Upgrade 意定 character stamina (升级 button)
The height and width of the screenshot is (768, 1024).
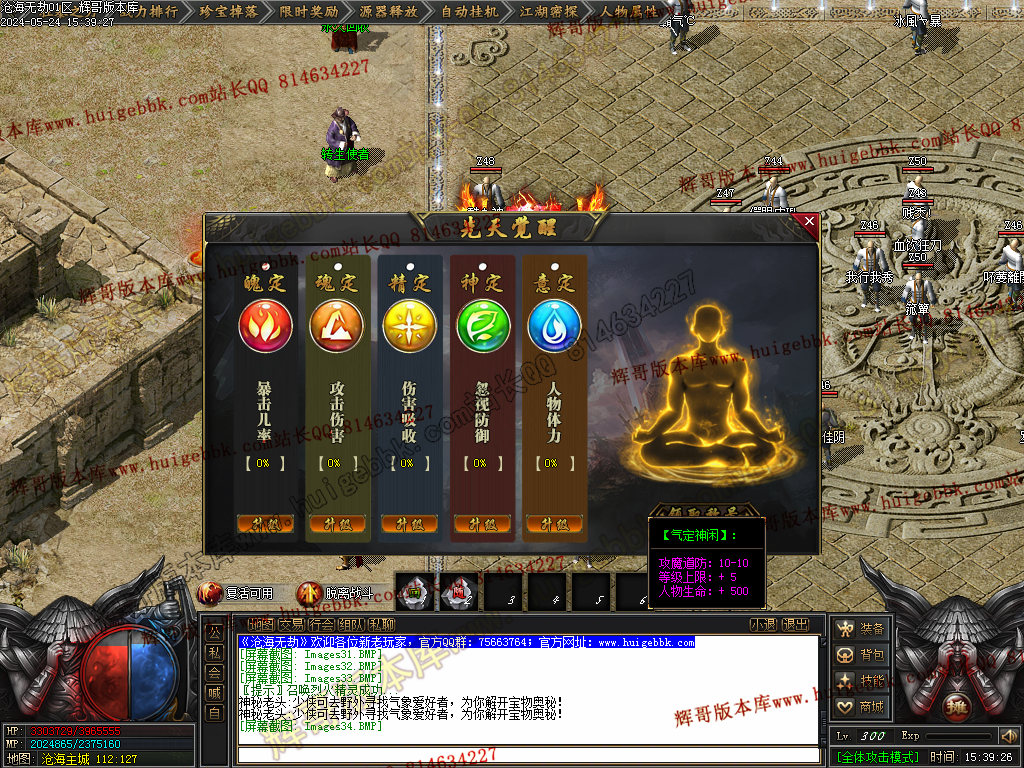pyautogui.click(x=553, y=524)
